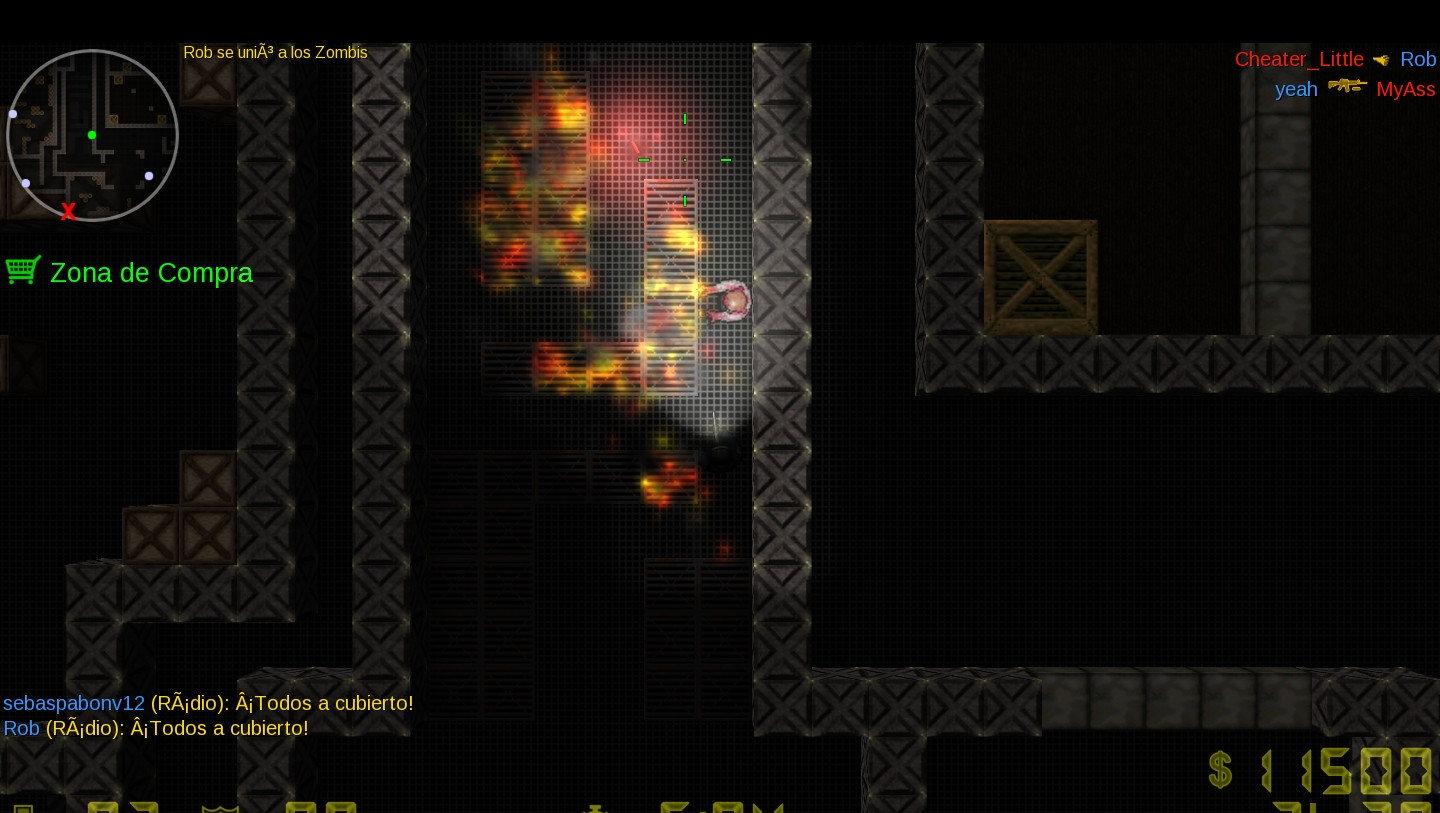Click the claw kill icon in the kill feed
This screenshot has height=813, width=1440.
[x=1381, y=59]
